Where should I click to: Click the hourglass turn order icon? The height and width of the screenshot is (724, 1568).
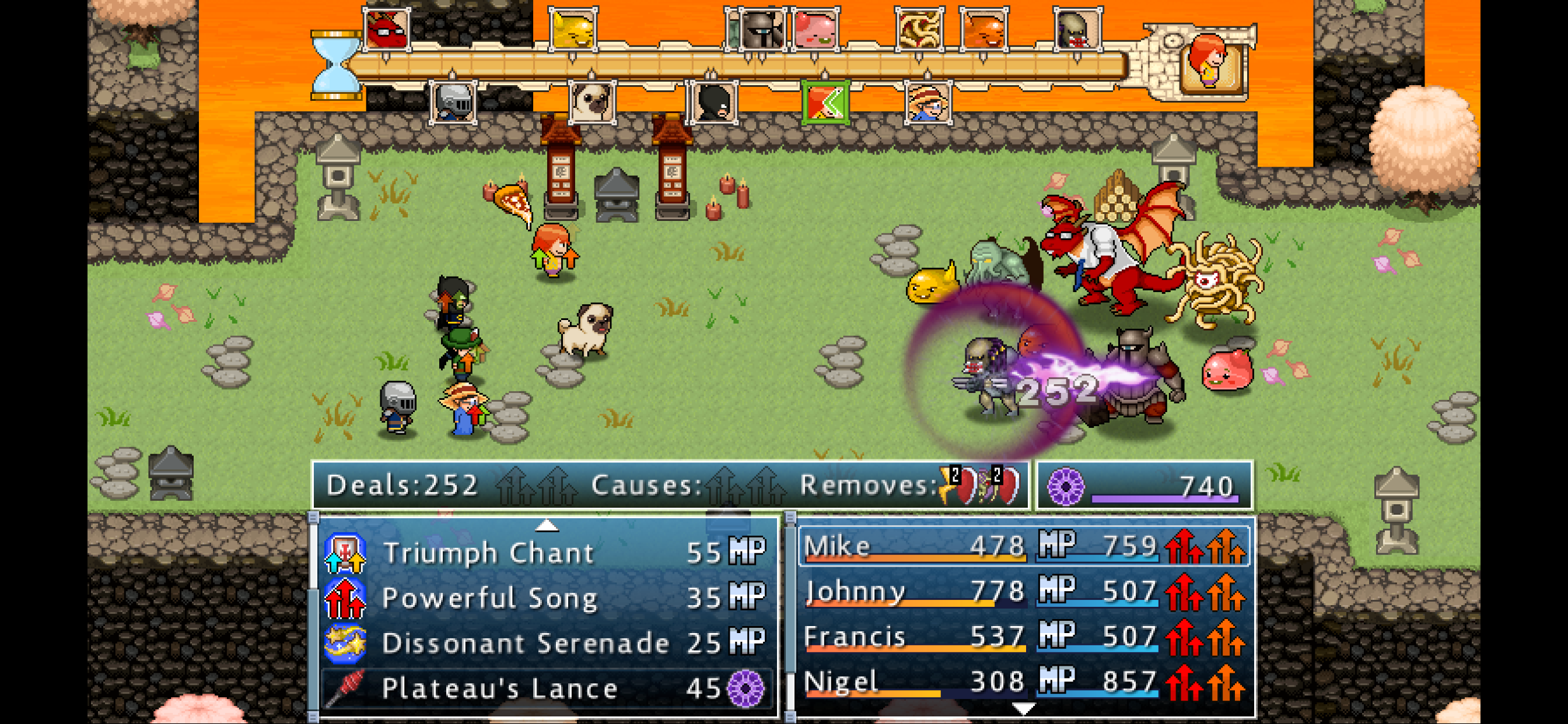tap(335, 65)
